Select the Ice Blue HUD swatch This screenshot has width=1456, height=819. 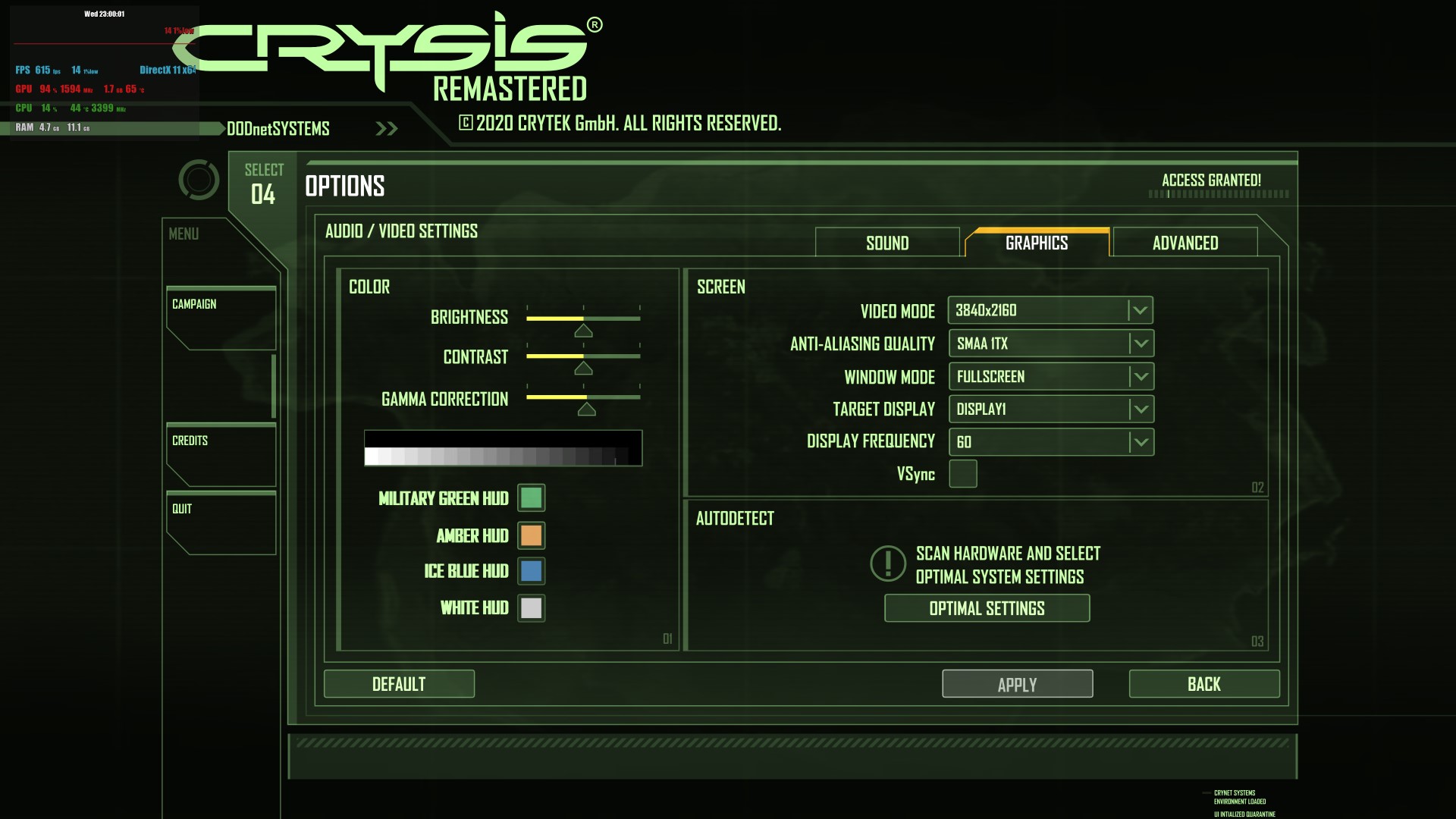tap(531, 571)
